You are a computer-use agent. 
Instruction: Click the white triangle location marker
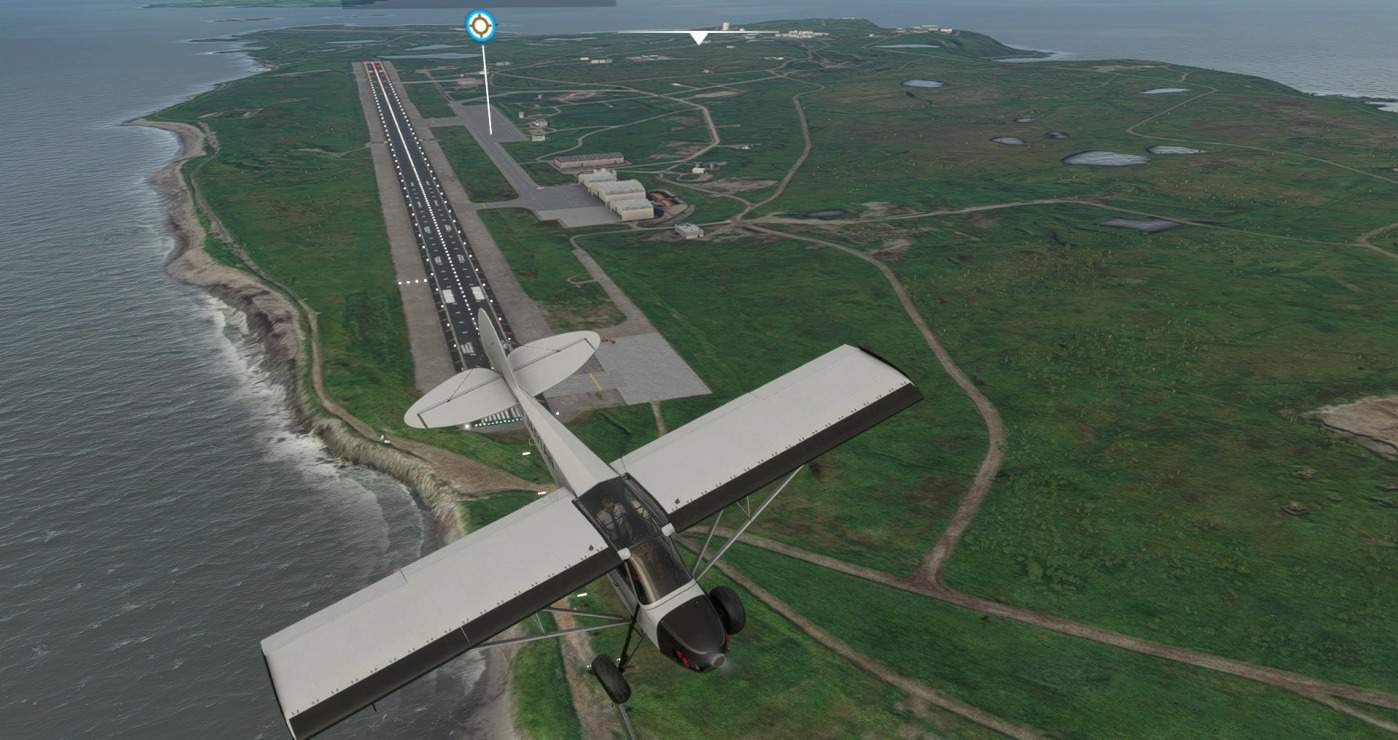[x=698, y=38]
